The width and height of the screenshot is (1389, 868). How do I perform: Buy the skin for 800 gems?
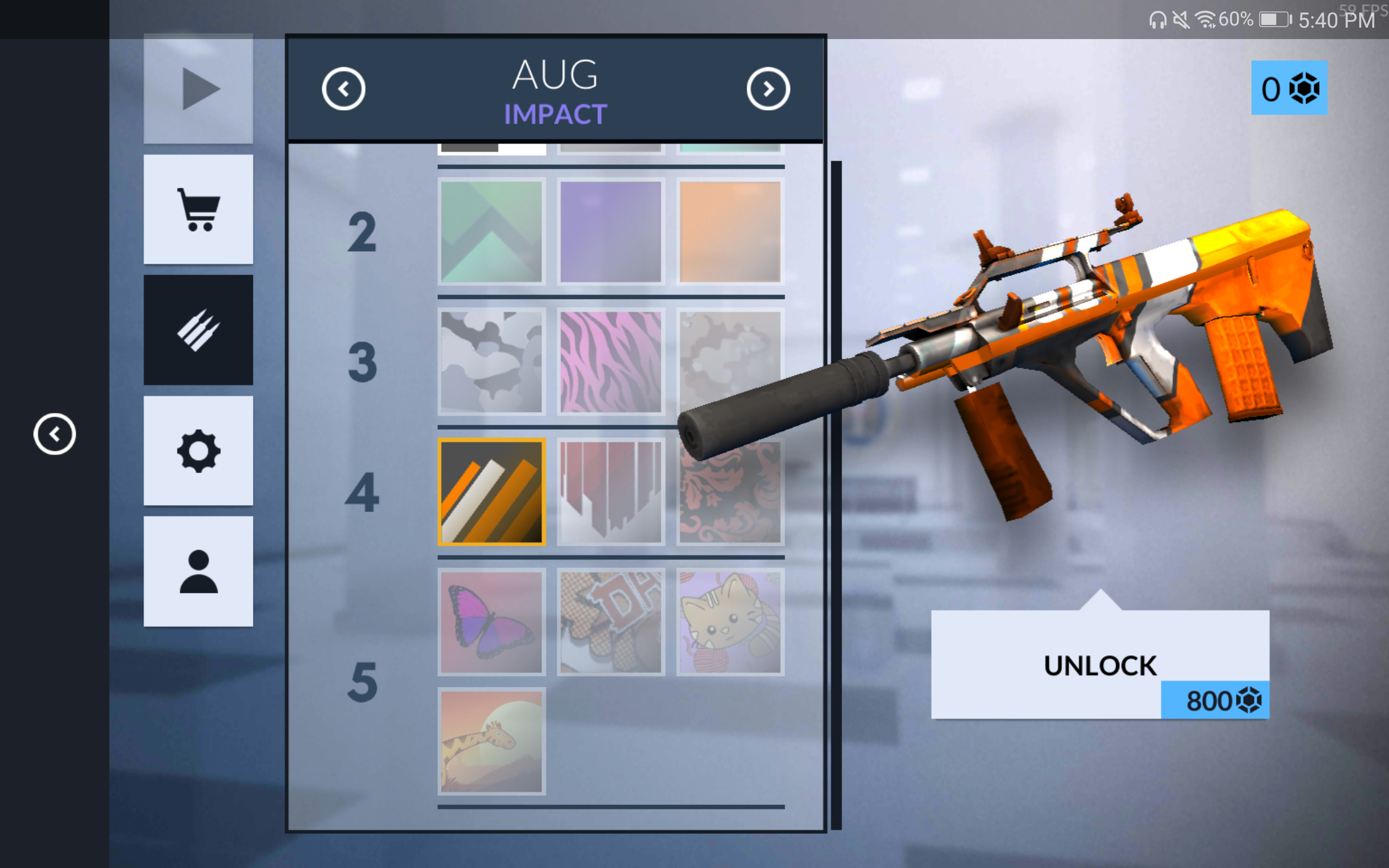tap(1099, 666)
